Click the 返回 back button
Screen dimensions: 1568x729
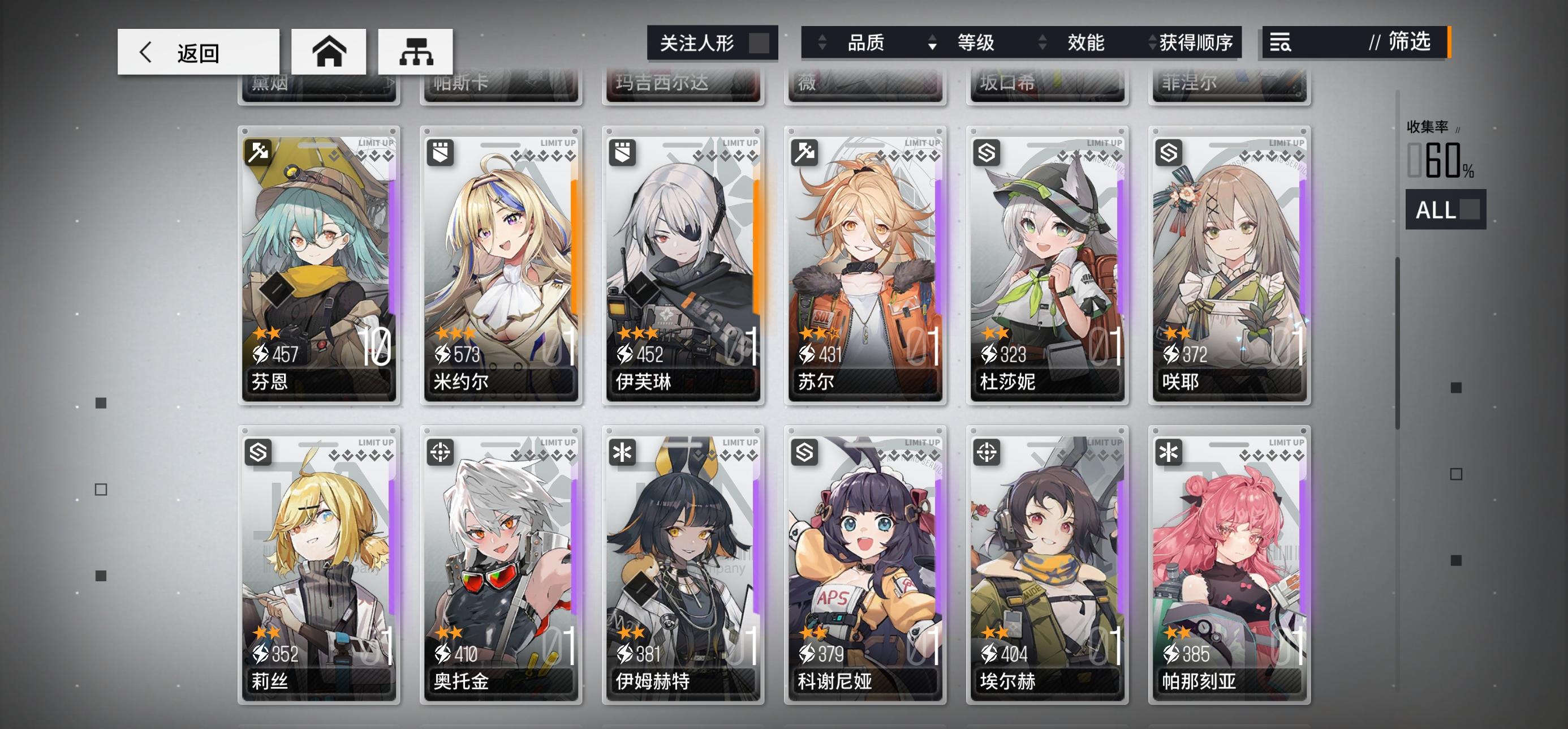point(197,52)
